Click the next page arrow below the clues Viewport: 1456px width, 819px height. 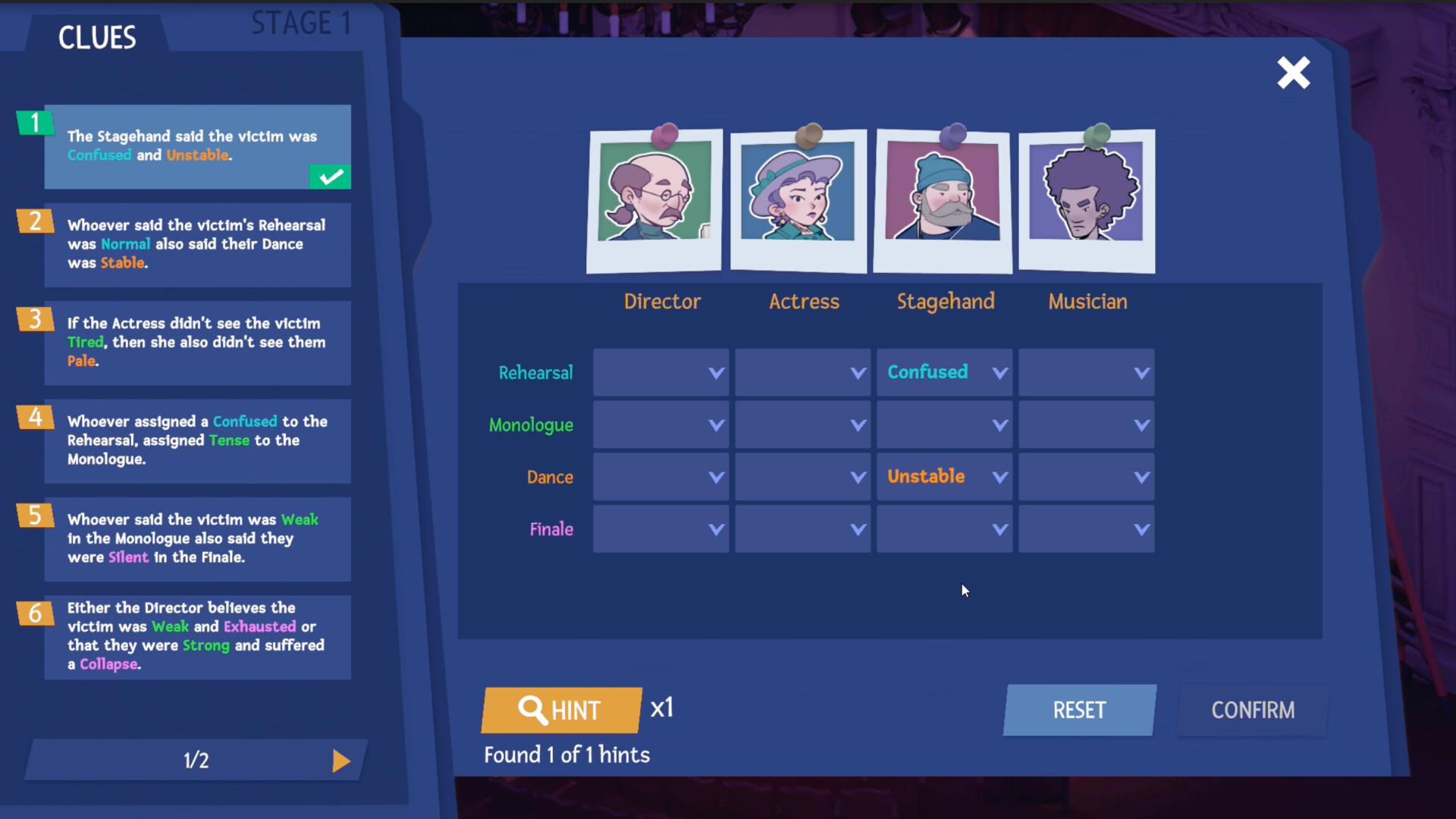(340, 761)
